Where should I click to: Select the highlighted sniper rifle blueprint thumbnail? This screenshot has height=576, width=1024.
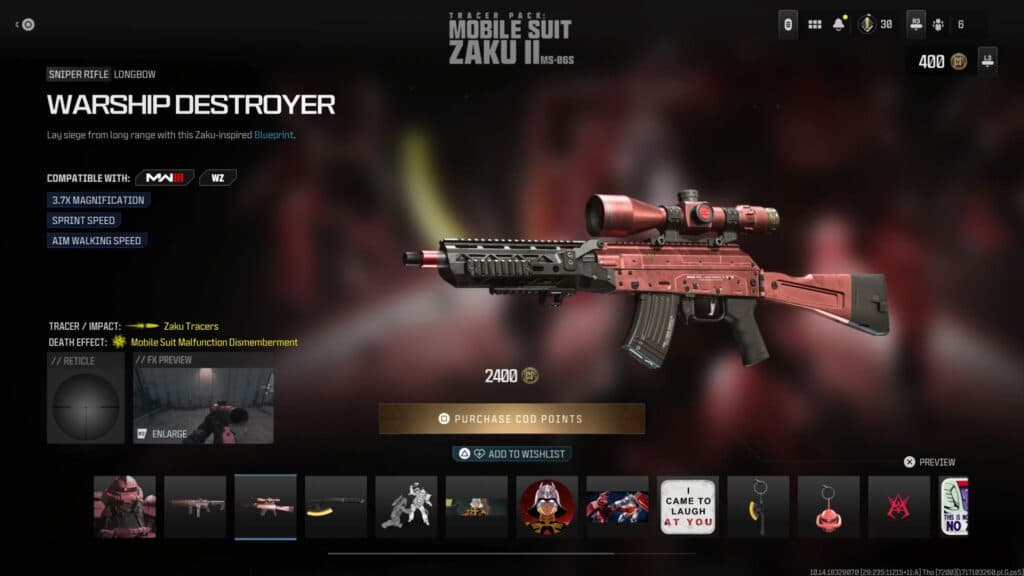click(266, 506)
